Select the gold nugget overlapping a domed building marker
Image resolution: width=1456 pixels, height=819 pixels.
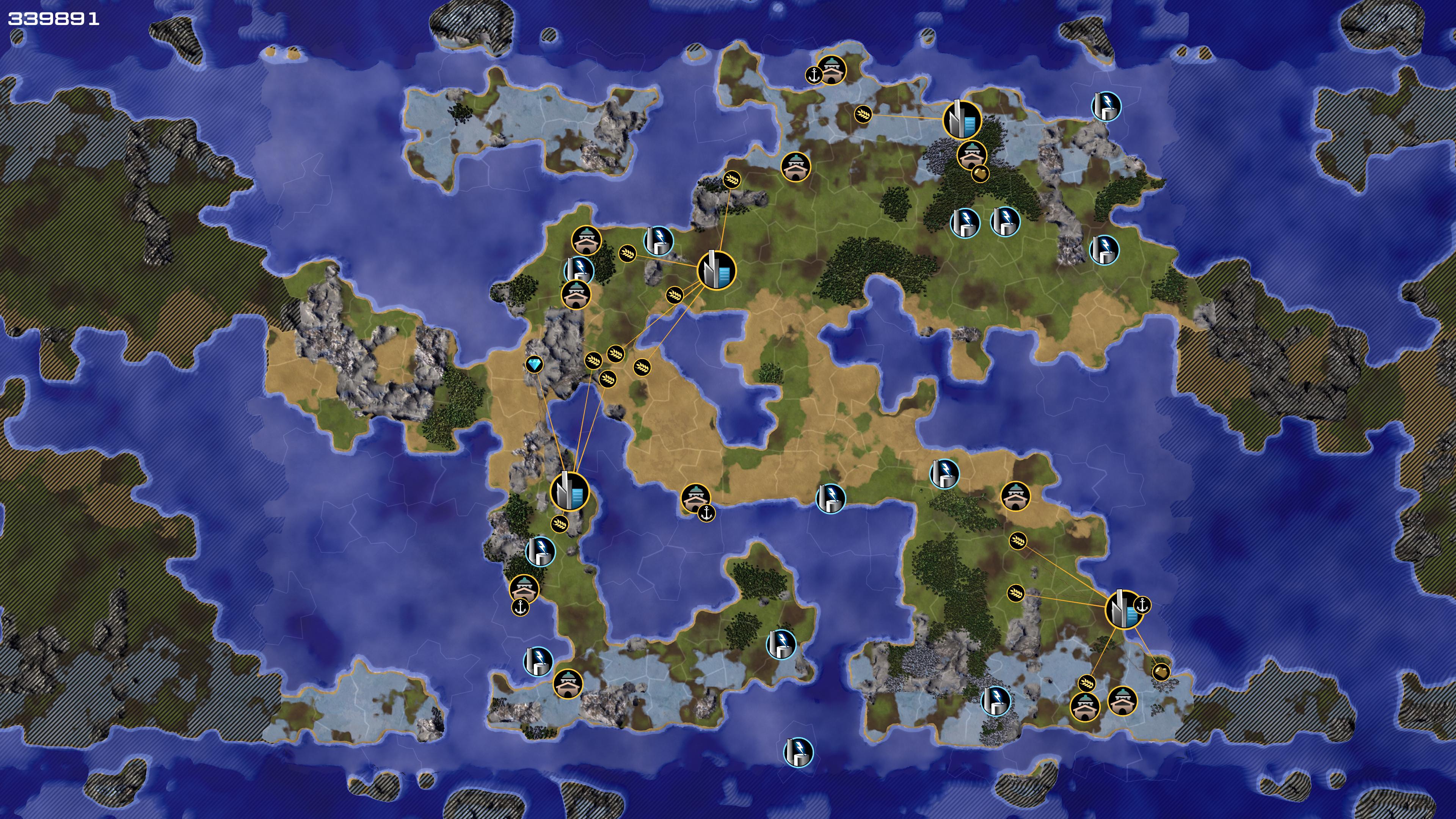980,173
